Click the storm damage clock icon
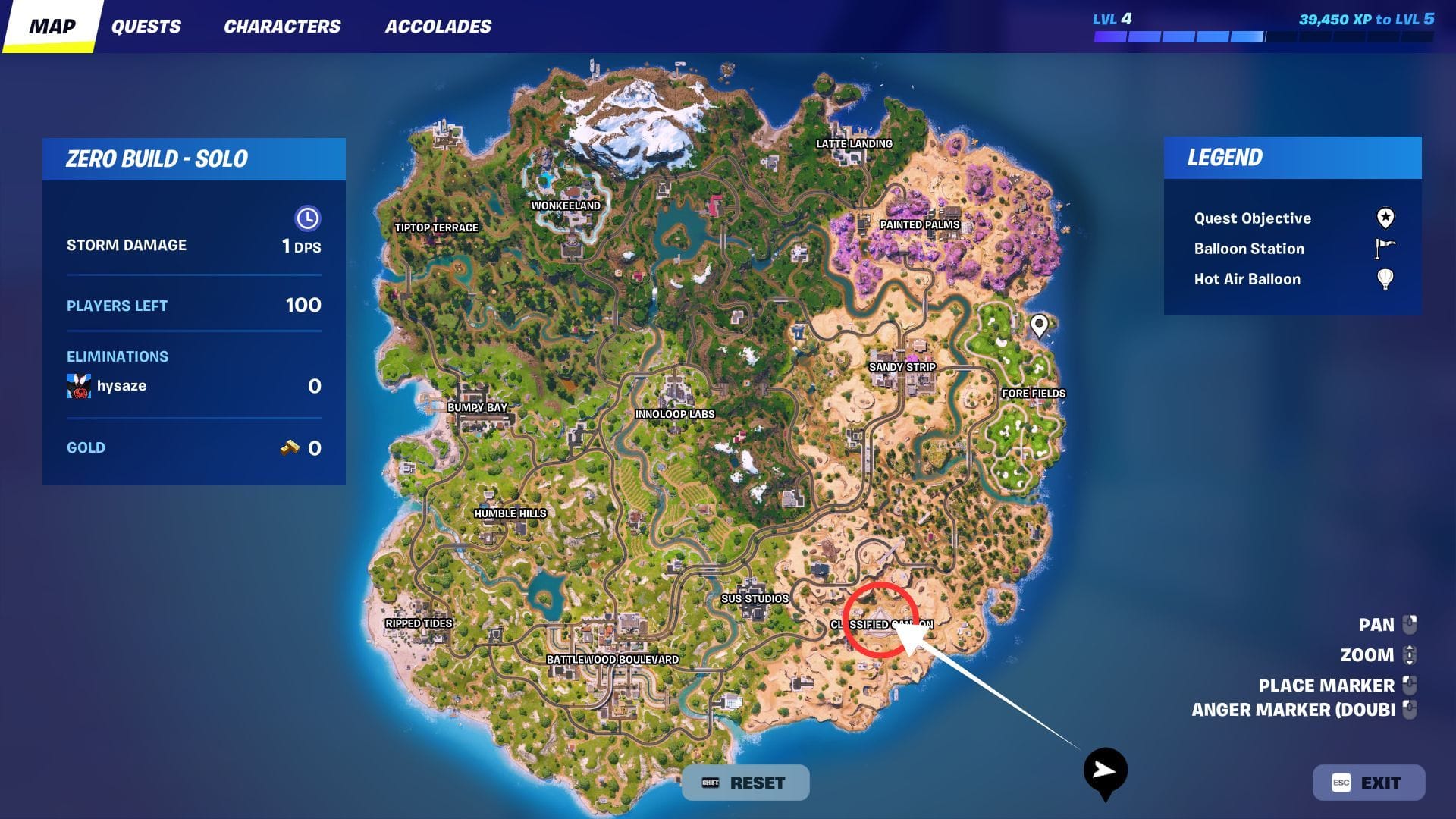Viewport: 1456px width, 819px height. coord(307,219)
